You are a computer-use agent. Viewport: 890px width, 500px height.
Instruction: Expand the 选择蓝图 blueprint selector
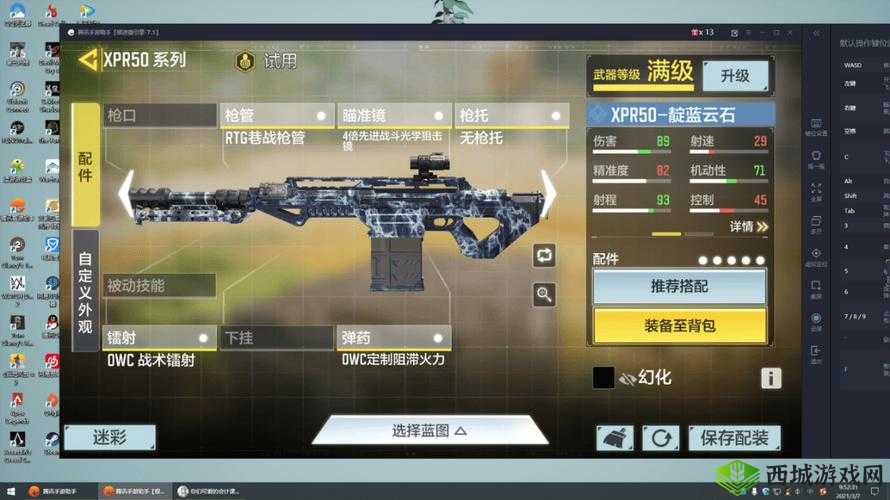[x=430, y=431]
